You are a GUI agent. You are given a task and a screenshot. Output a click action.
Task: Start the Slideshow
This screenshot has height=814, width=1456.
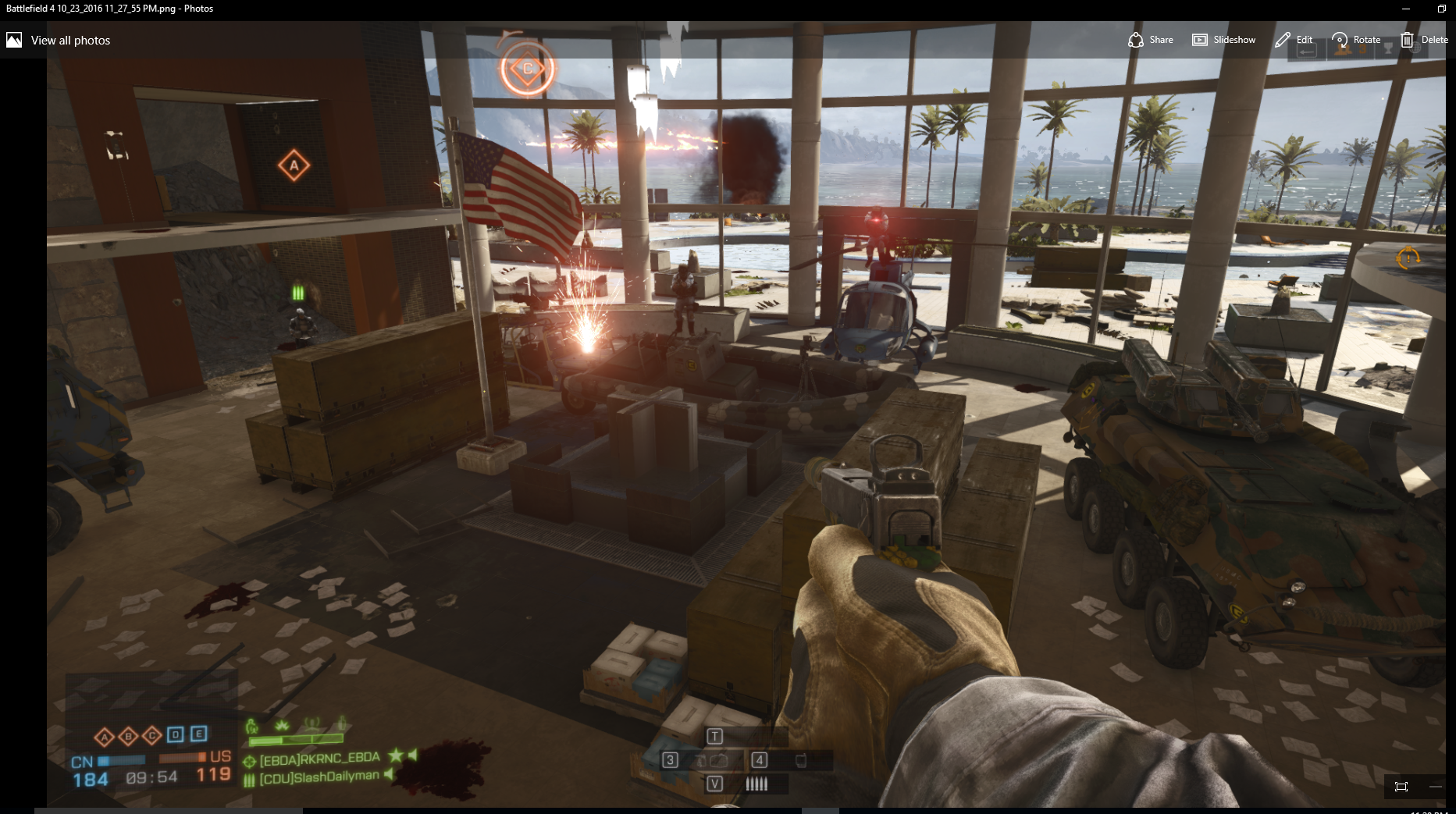pos(1223,40)
